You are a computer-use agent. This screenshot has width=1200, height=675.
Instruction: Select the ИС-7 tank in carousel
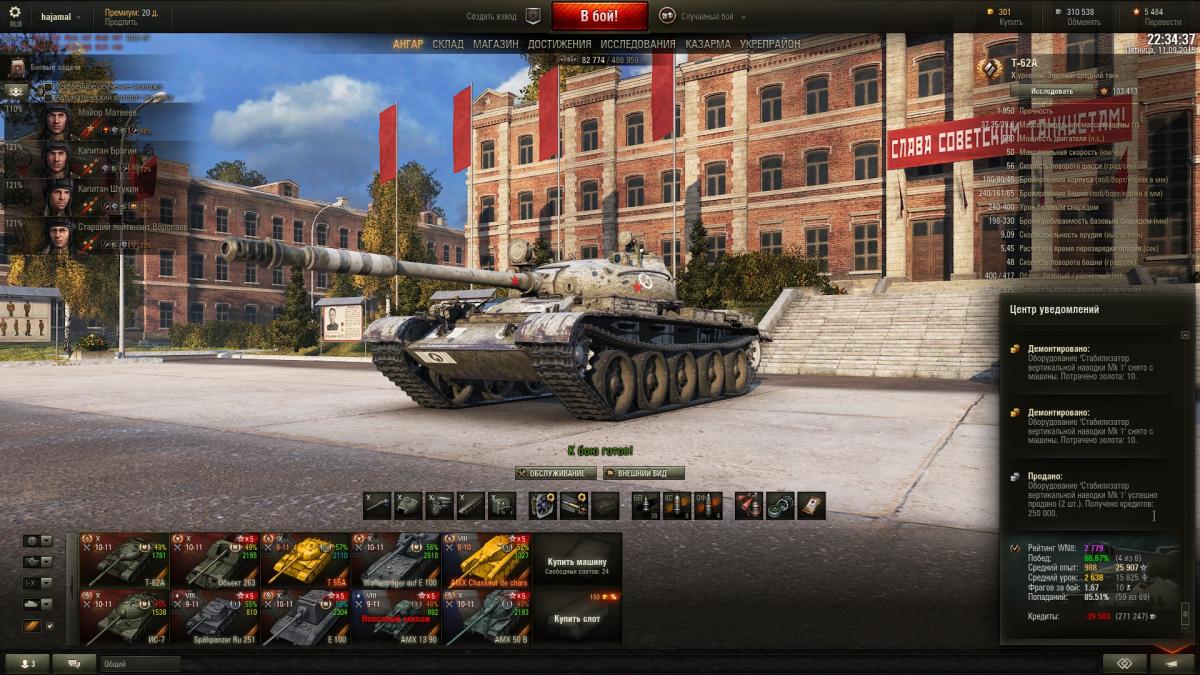coord(124,617)
